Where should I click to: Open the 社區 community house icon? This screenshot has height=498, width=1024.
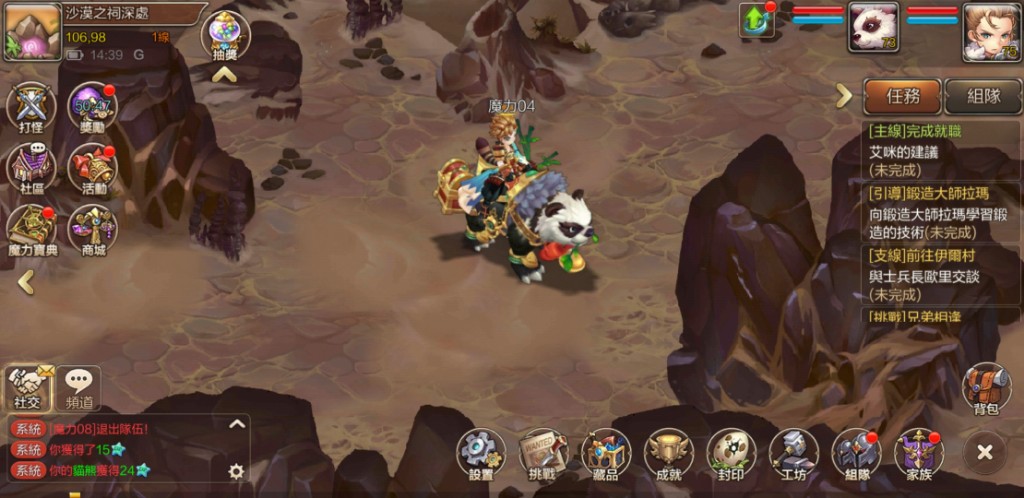coord(30,168)
